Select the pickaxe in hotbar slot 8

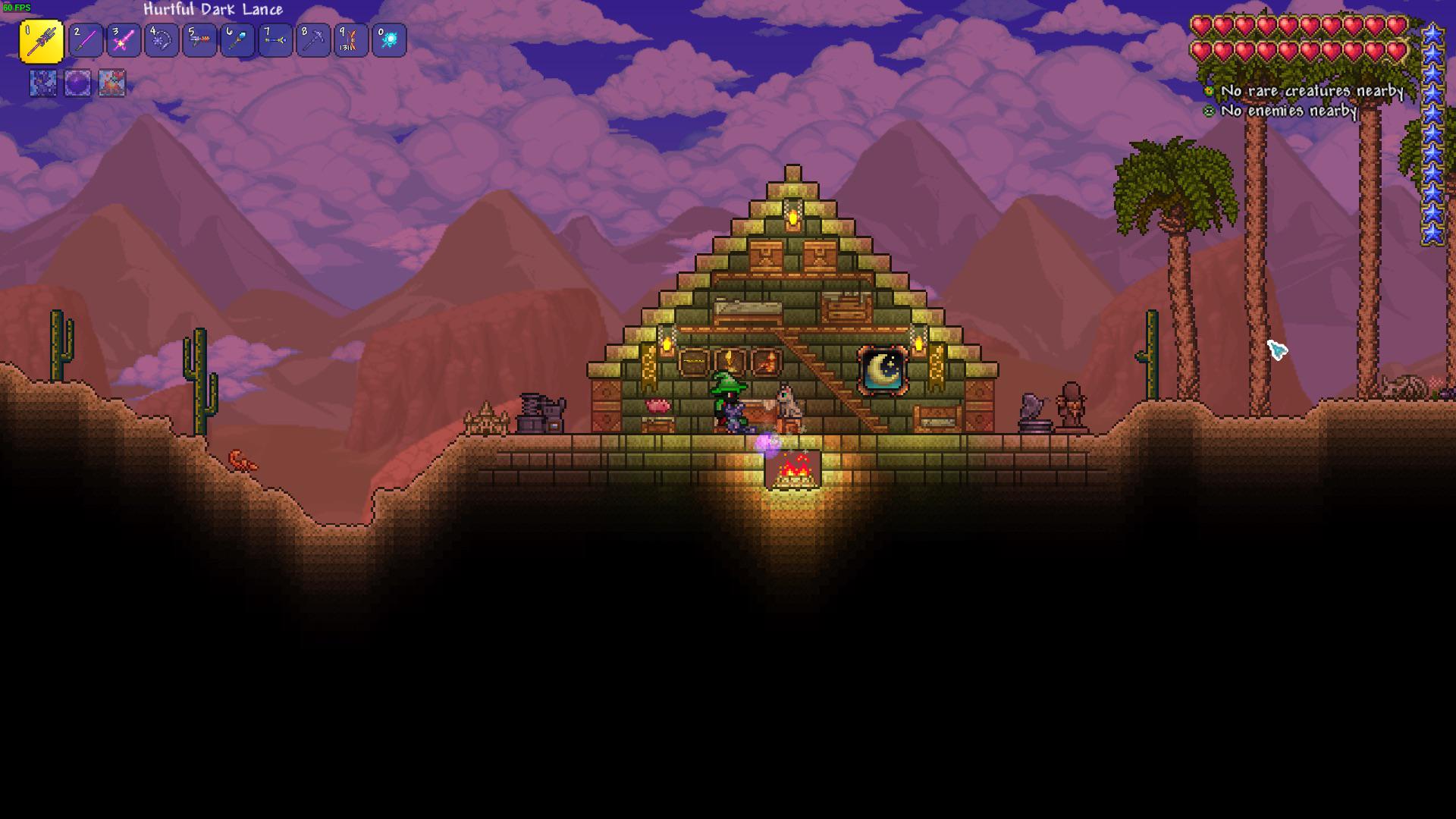point(313,41)
